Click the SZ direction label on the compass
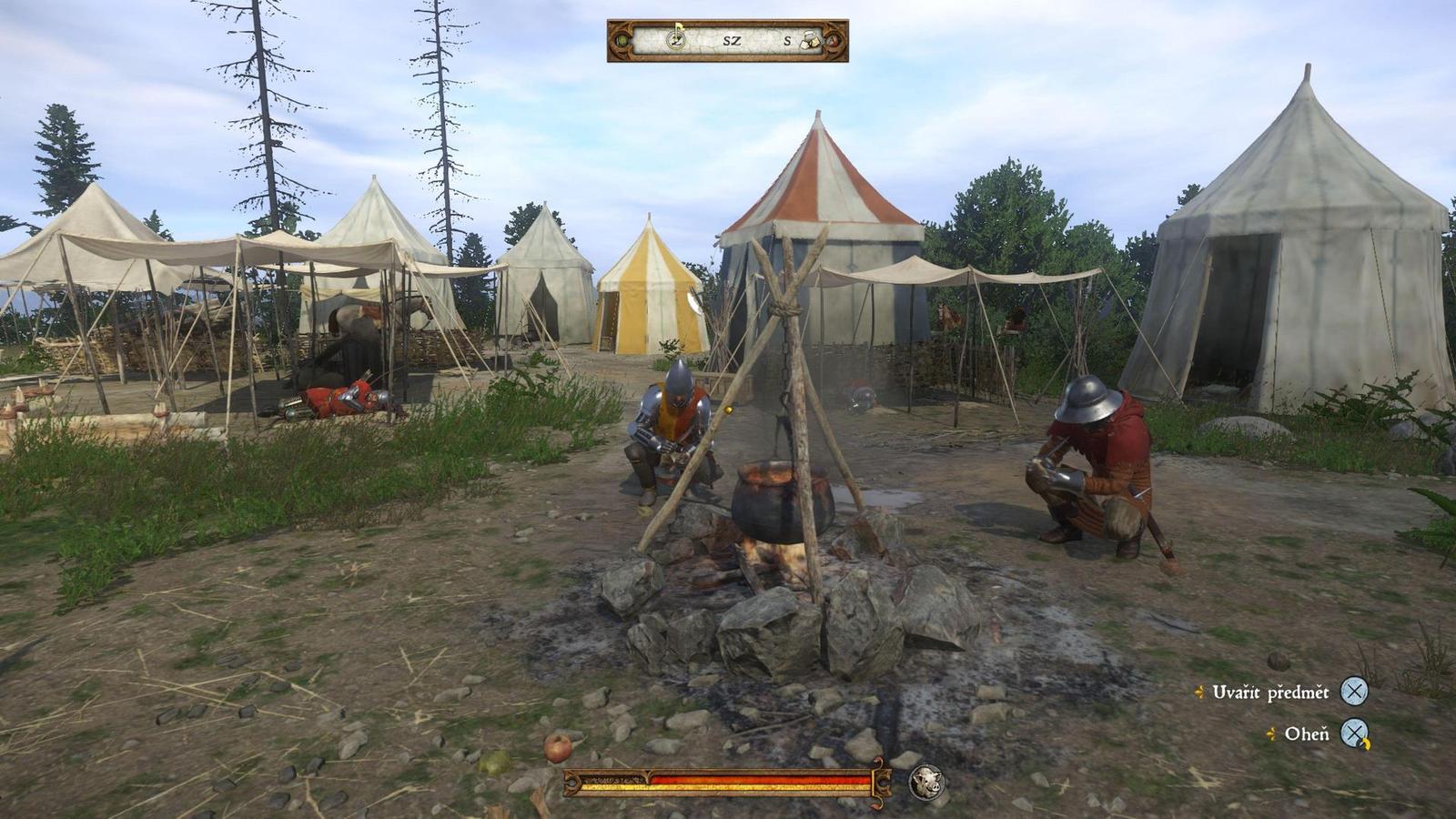The image size is (1456, 819). point(733,40)
